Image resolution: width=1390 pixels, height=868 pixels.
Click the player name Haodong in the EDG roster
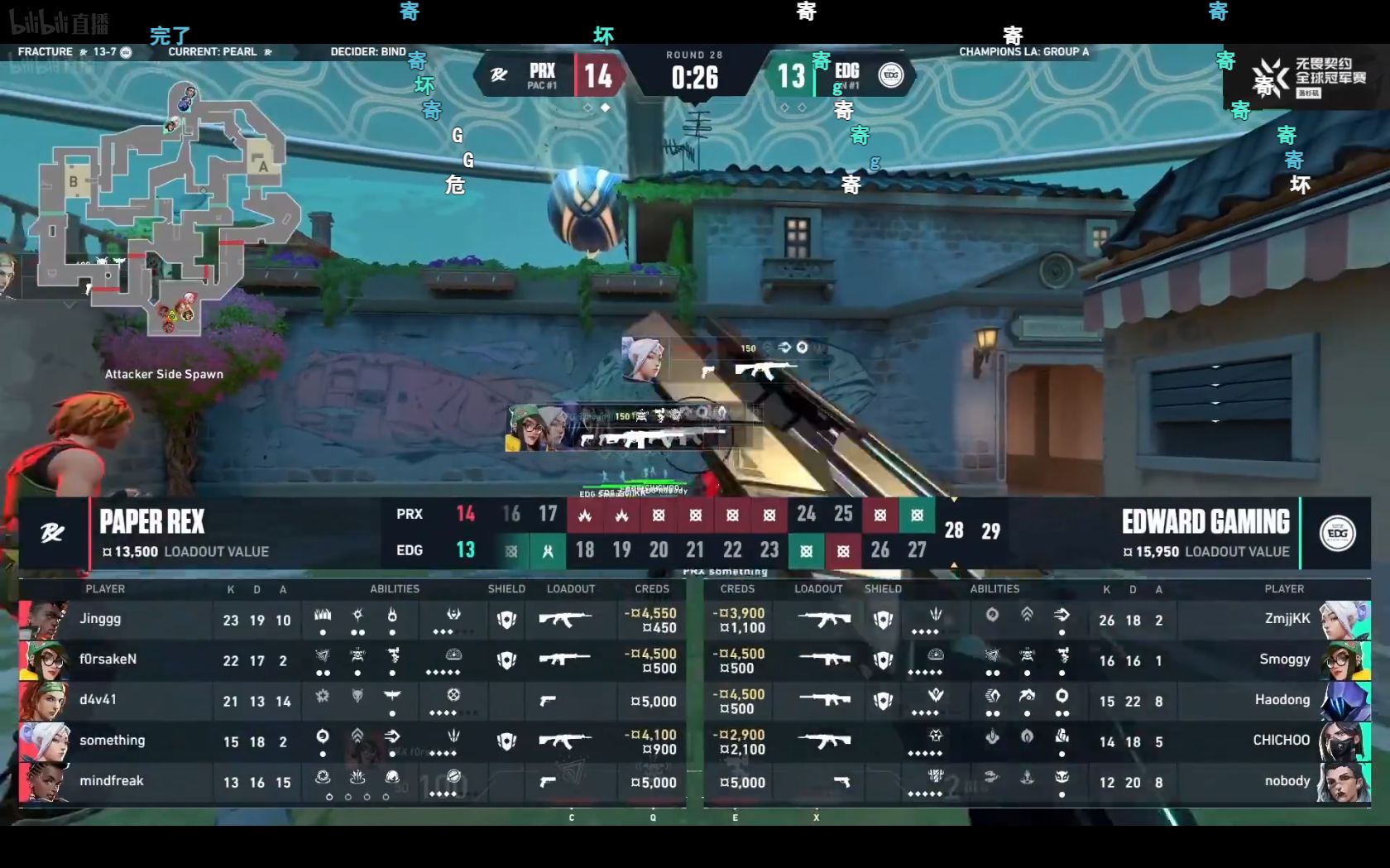tap(1282, 700)
